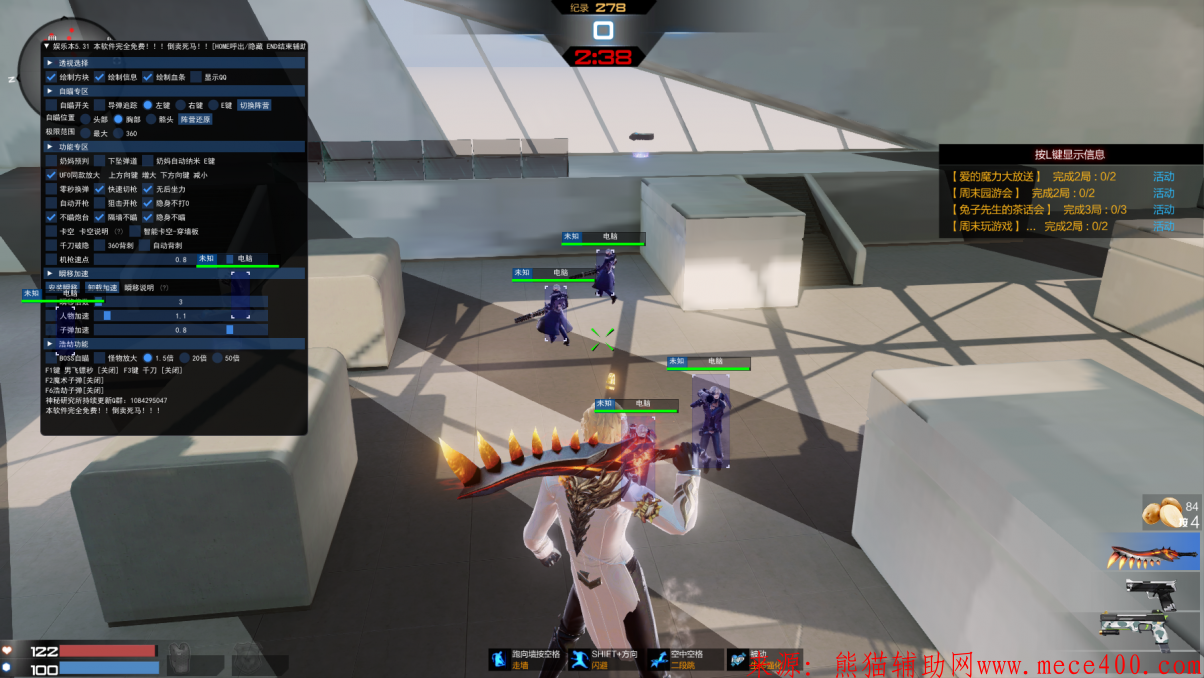Tick the 自瞄开关 checkbox
This screenshot has width=1204, height=678.
tap(52, 105)
